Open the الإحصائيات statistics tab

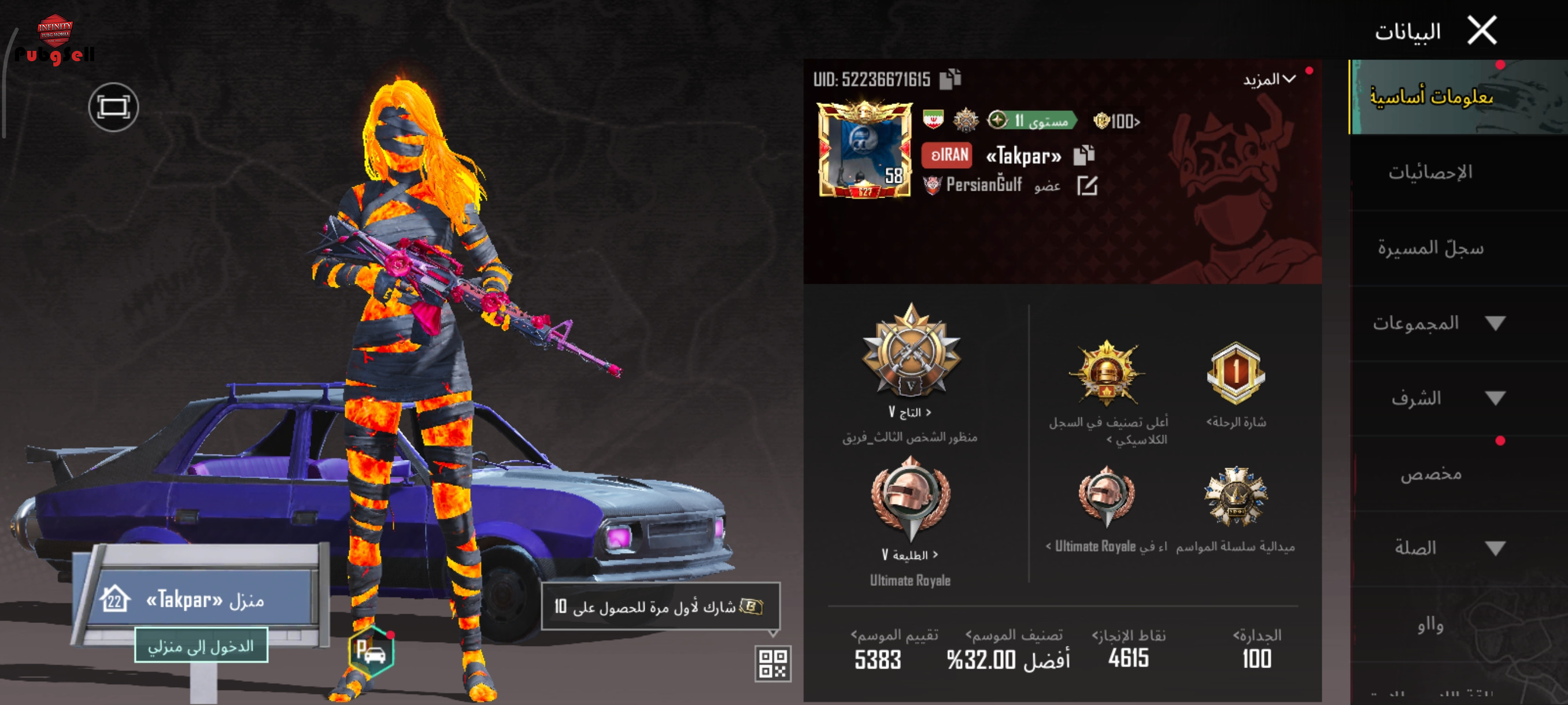(1430, 173)
